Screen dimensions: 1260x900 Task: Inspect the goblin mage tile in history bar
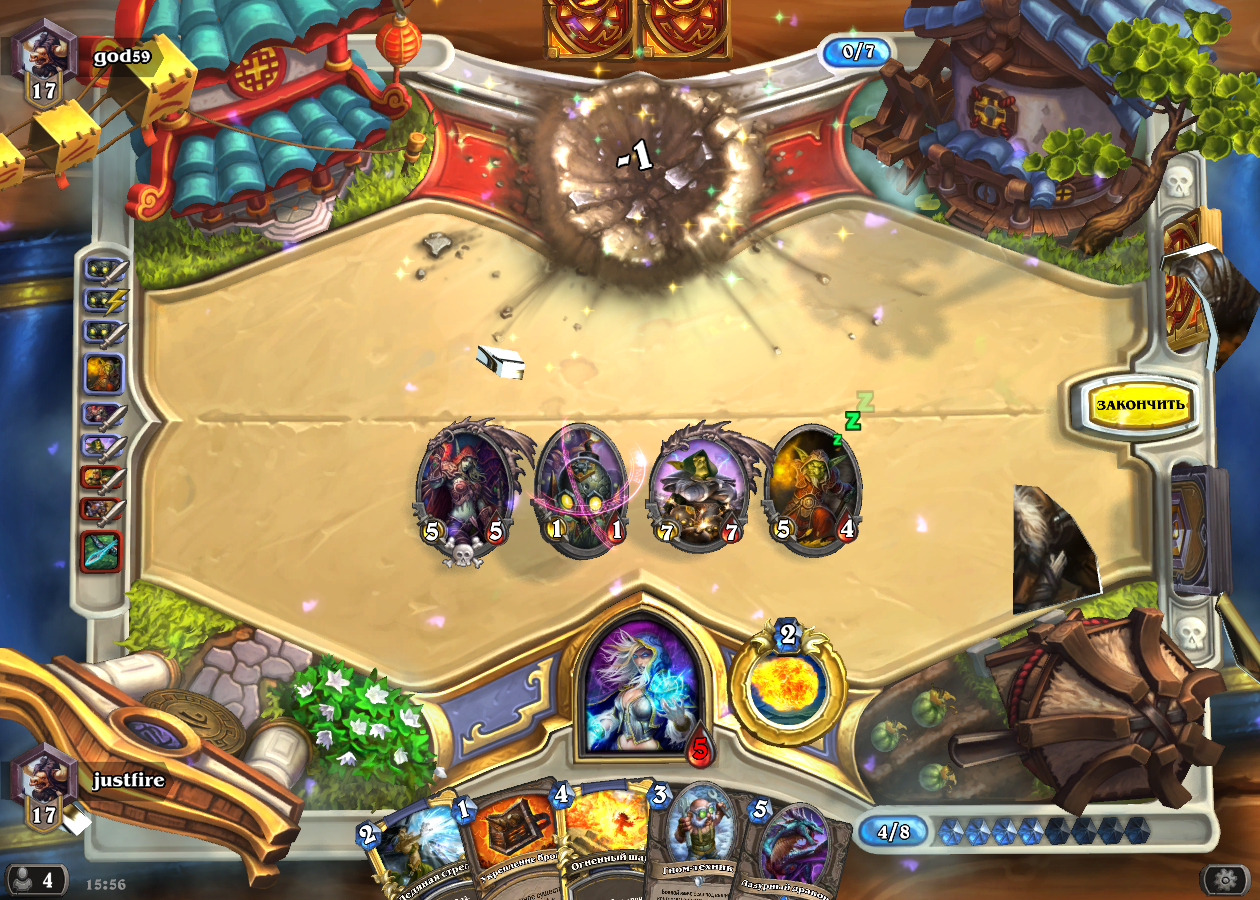(x=104, y=373)
